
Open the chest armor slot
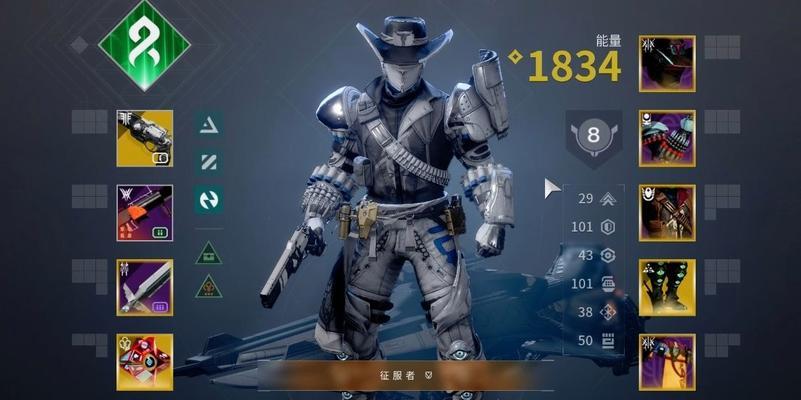(667, 212)
